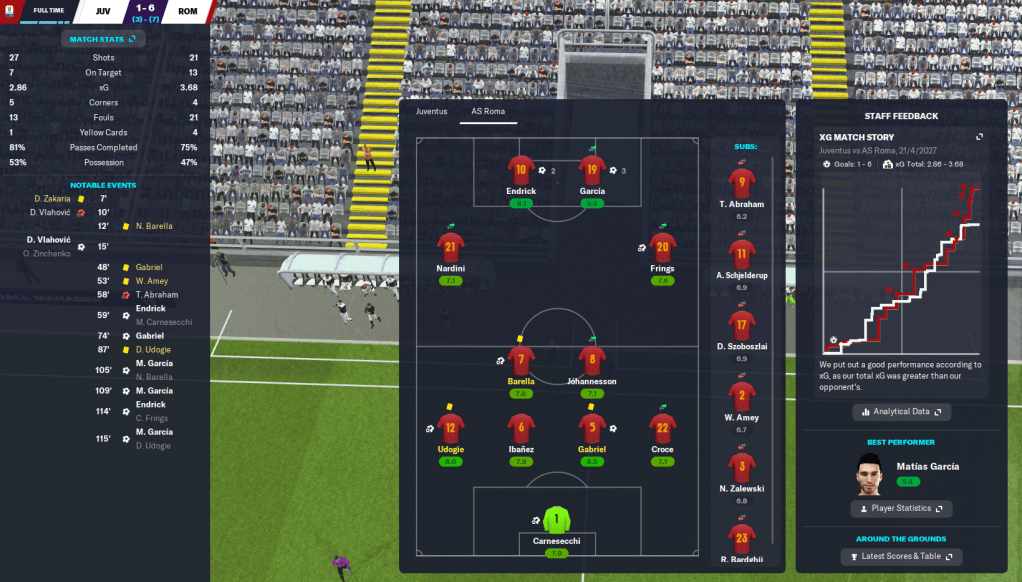Select Johannesson in midfield
The height and width of the screenshot is (582, 1022).
[x=592, y=360]
